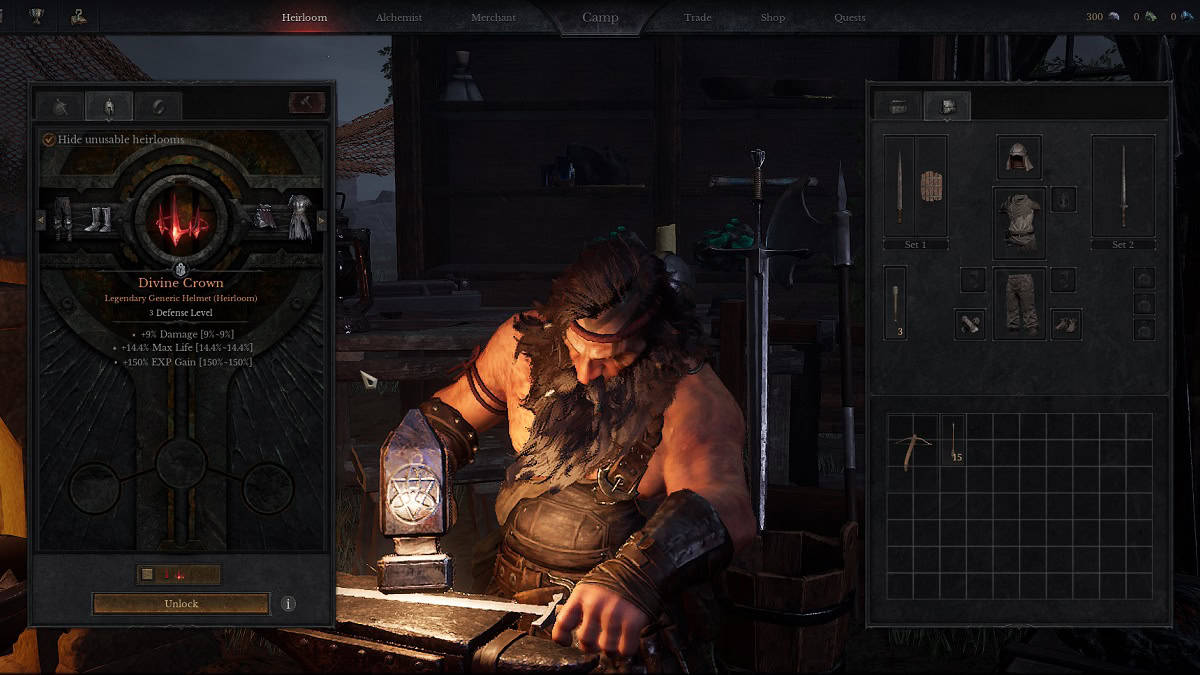Pick the crossbow in the inventory grid
This screenshot has width=1200, height=675.
point(913,441)
